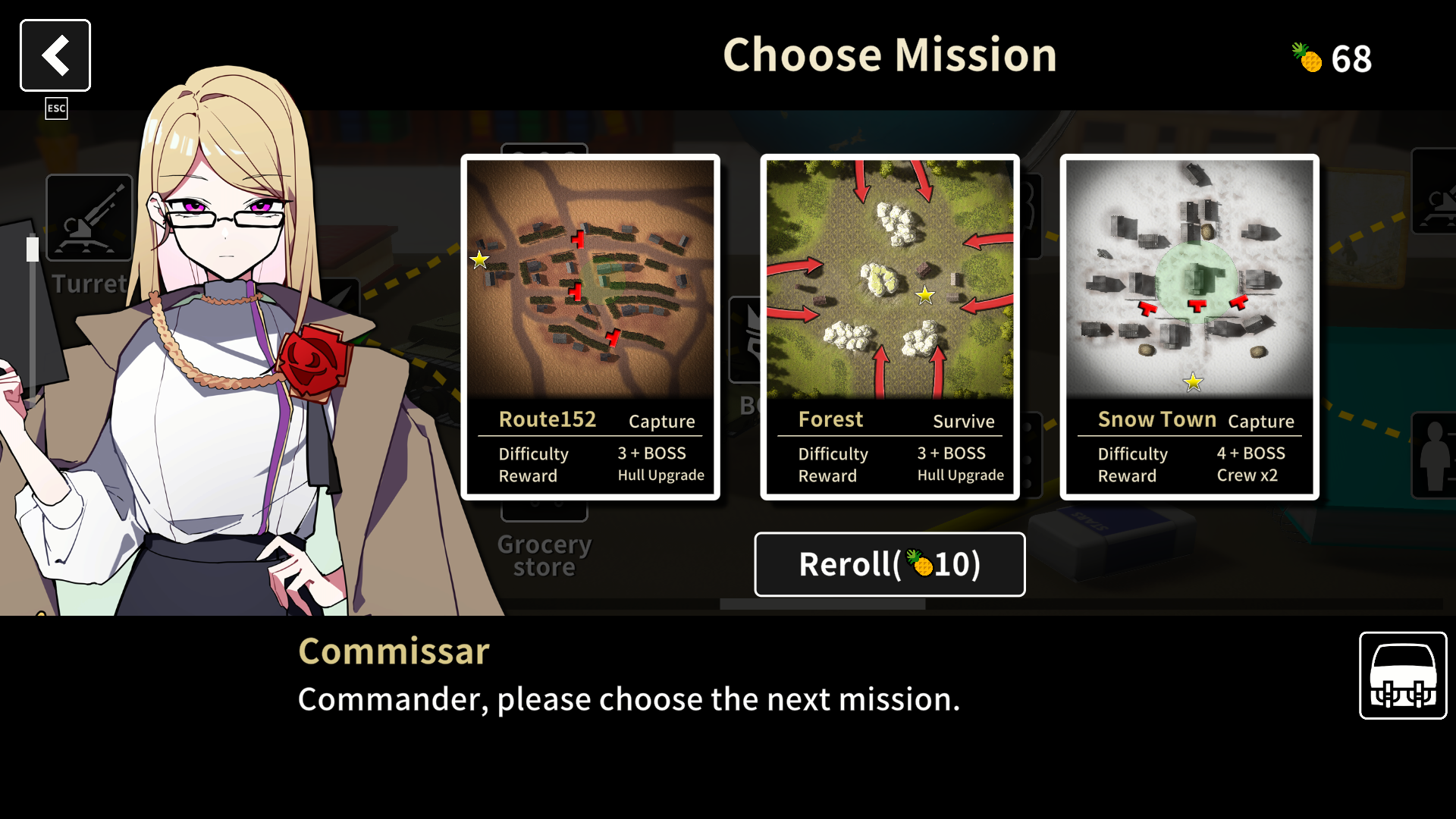
Task: Click the star marker on the Forest map
Action: coord(924,295)
